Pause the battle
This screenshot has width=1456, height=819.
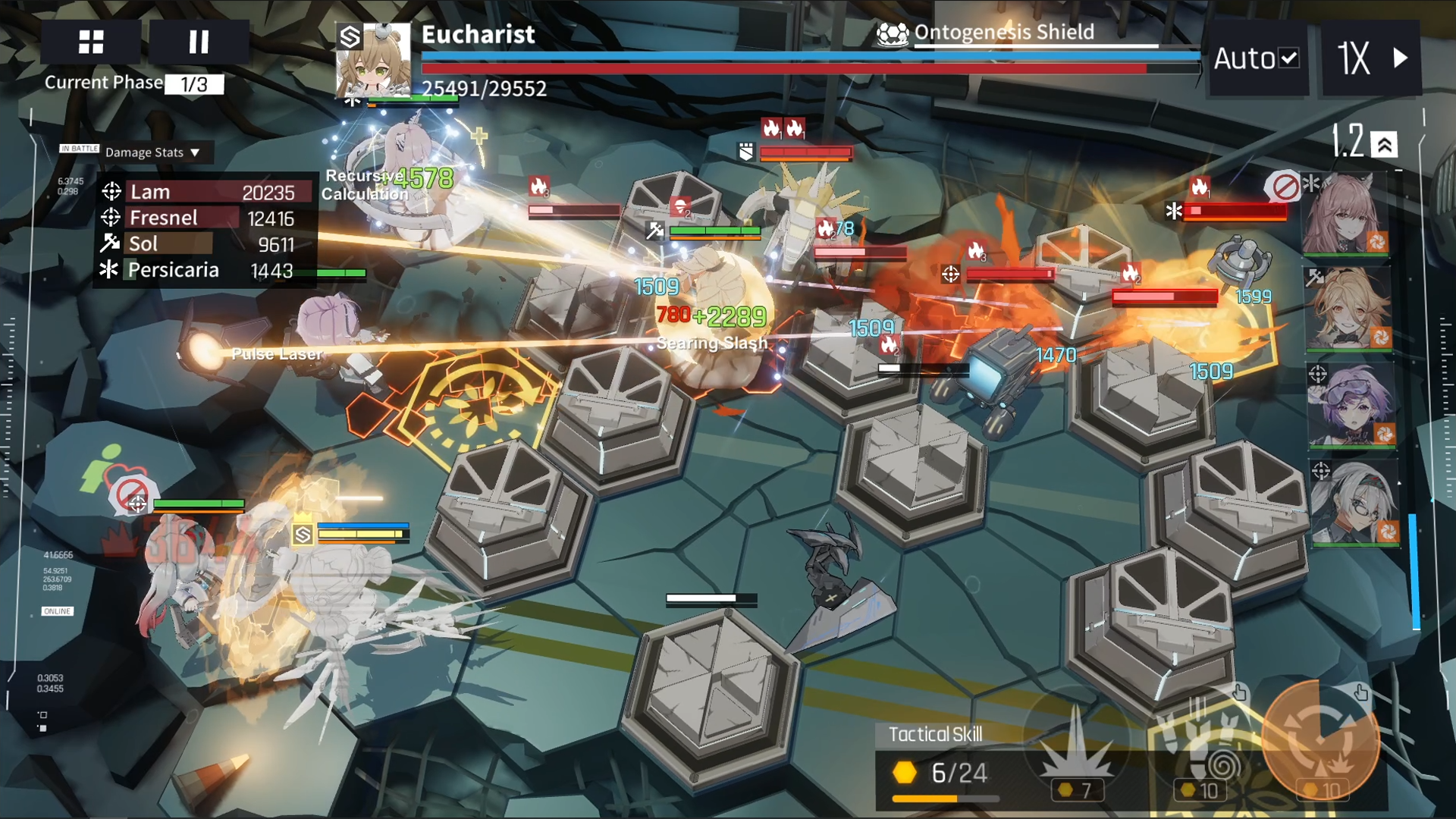[199, 42]
